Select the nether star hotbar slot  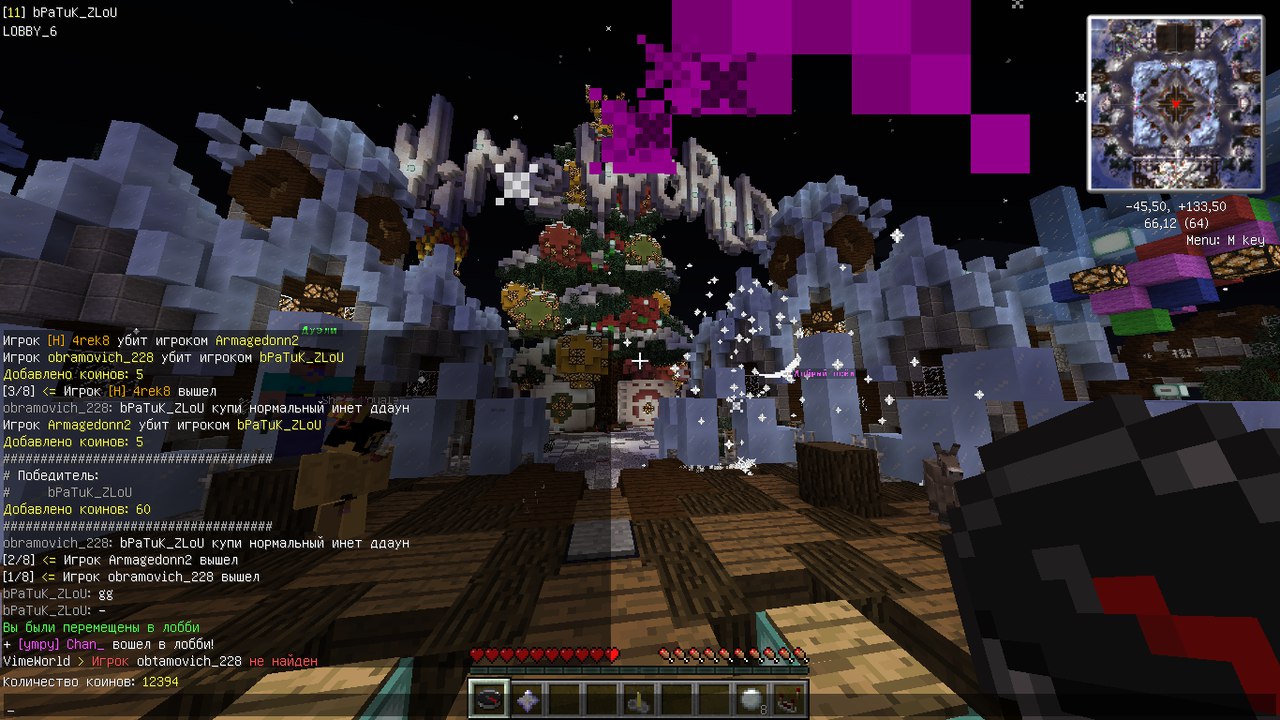tap(526, 699)
